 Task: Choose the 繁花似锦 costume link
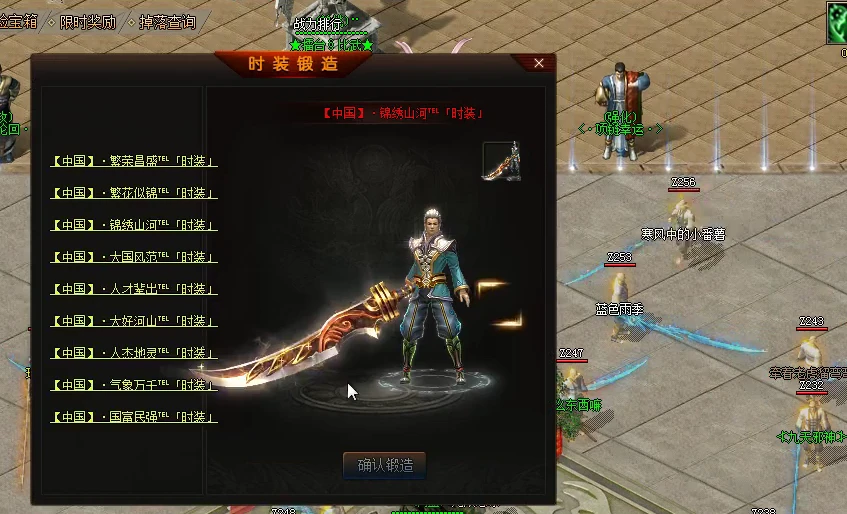134,193
